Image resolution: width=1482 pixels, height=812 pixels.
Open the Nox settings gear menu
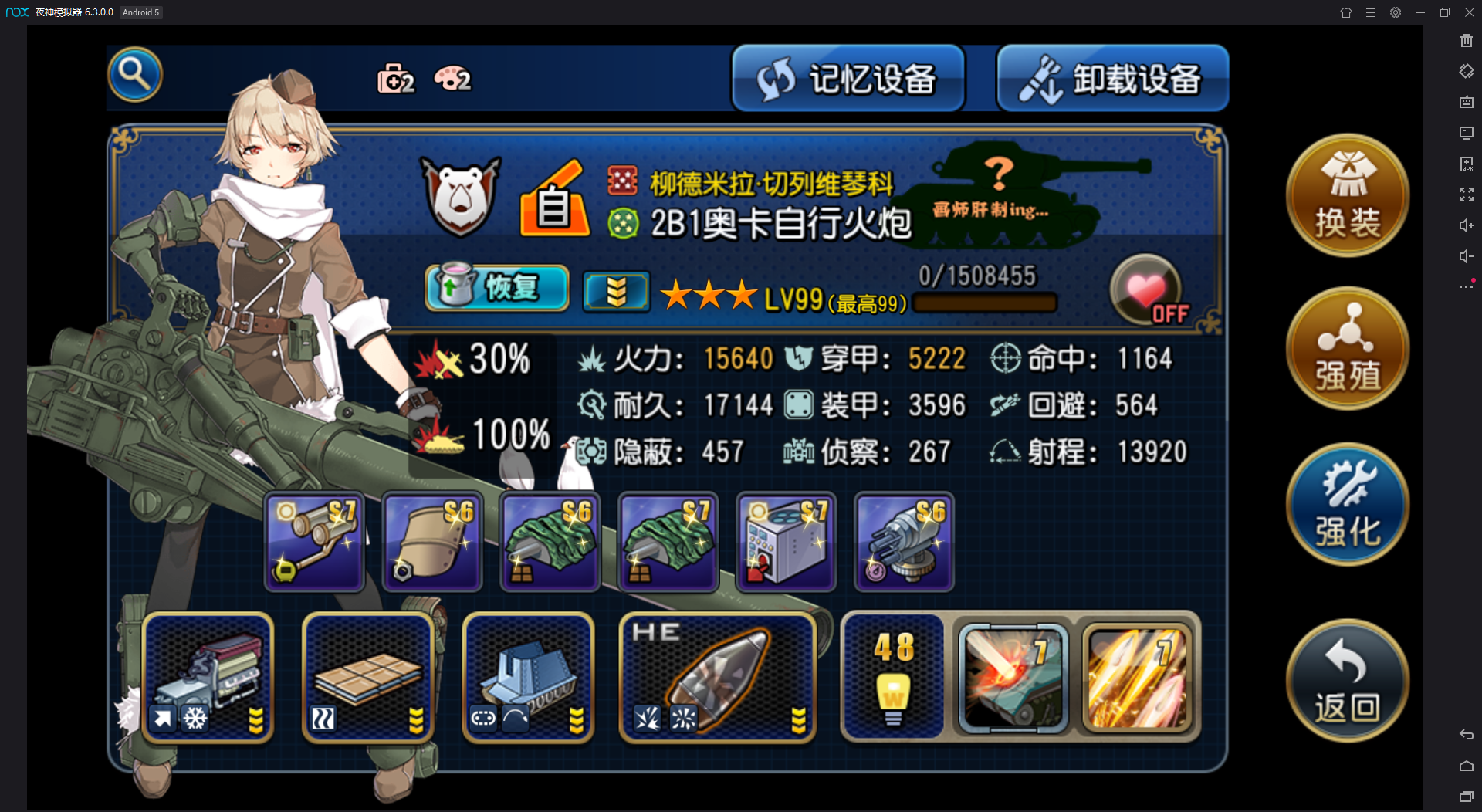[x=1396, y=12]
